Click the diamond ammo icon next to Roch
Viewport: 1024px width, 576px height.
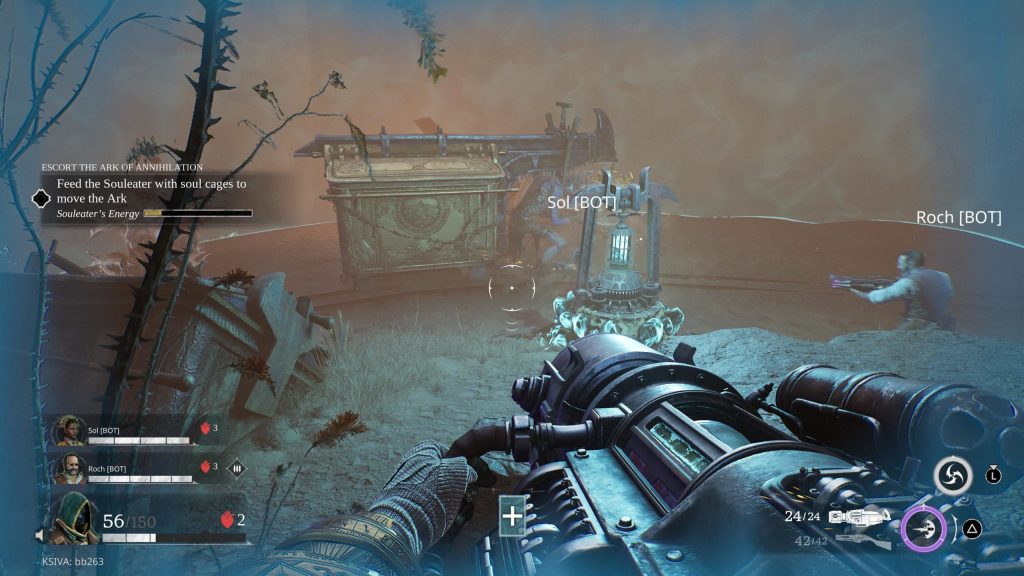click(x=238, y=467)
